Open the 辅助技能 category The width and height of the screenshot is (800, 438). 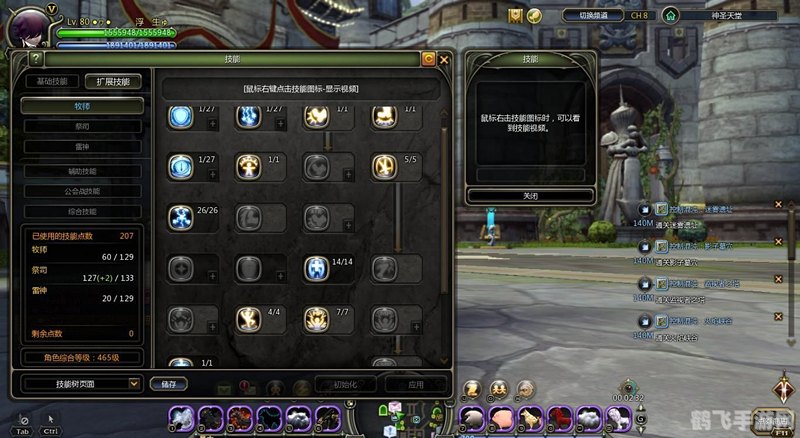pos(82,171)
